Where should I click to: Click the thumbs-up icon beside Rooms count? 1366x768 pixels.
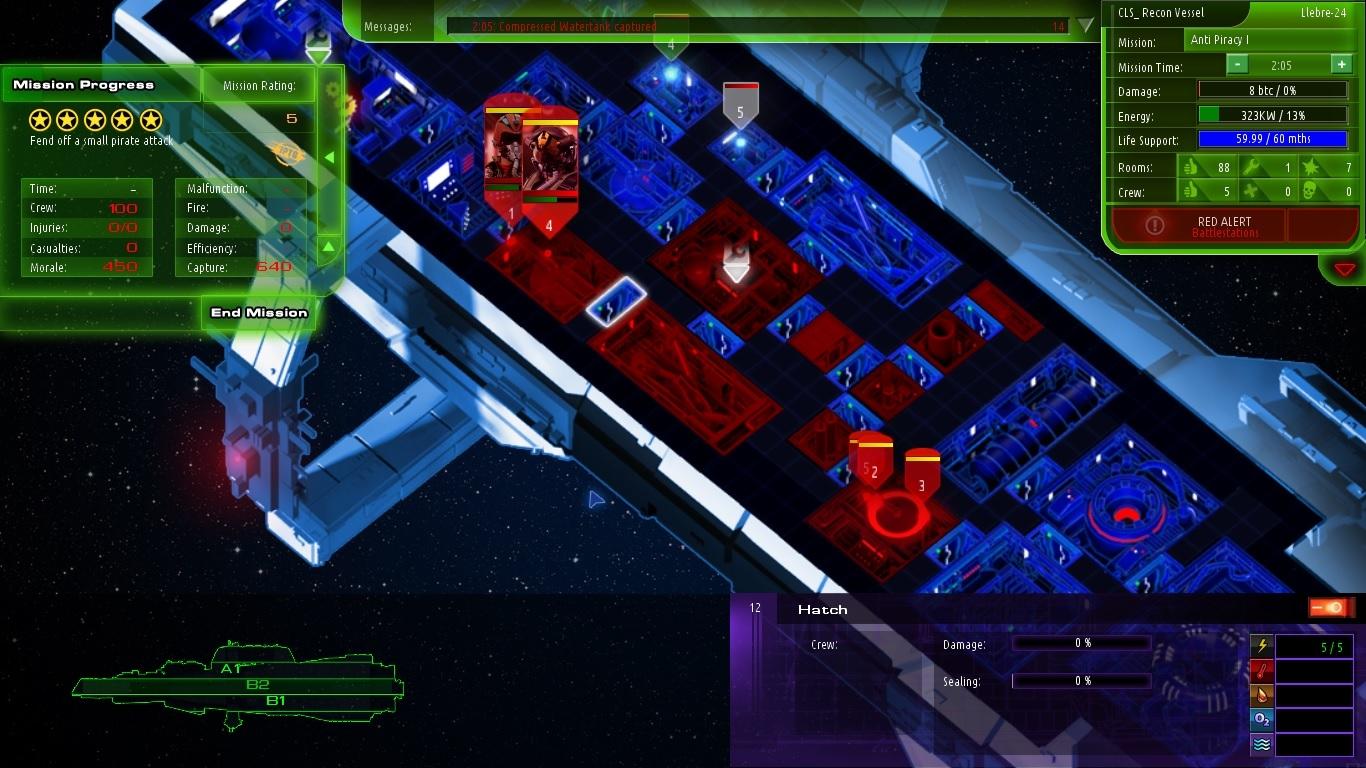click(1190, 168)
